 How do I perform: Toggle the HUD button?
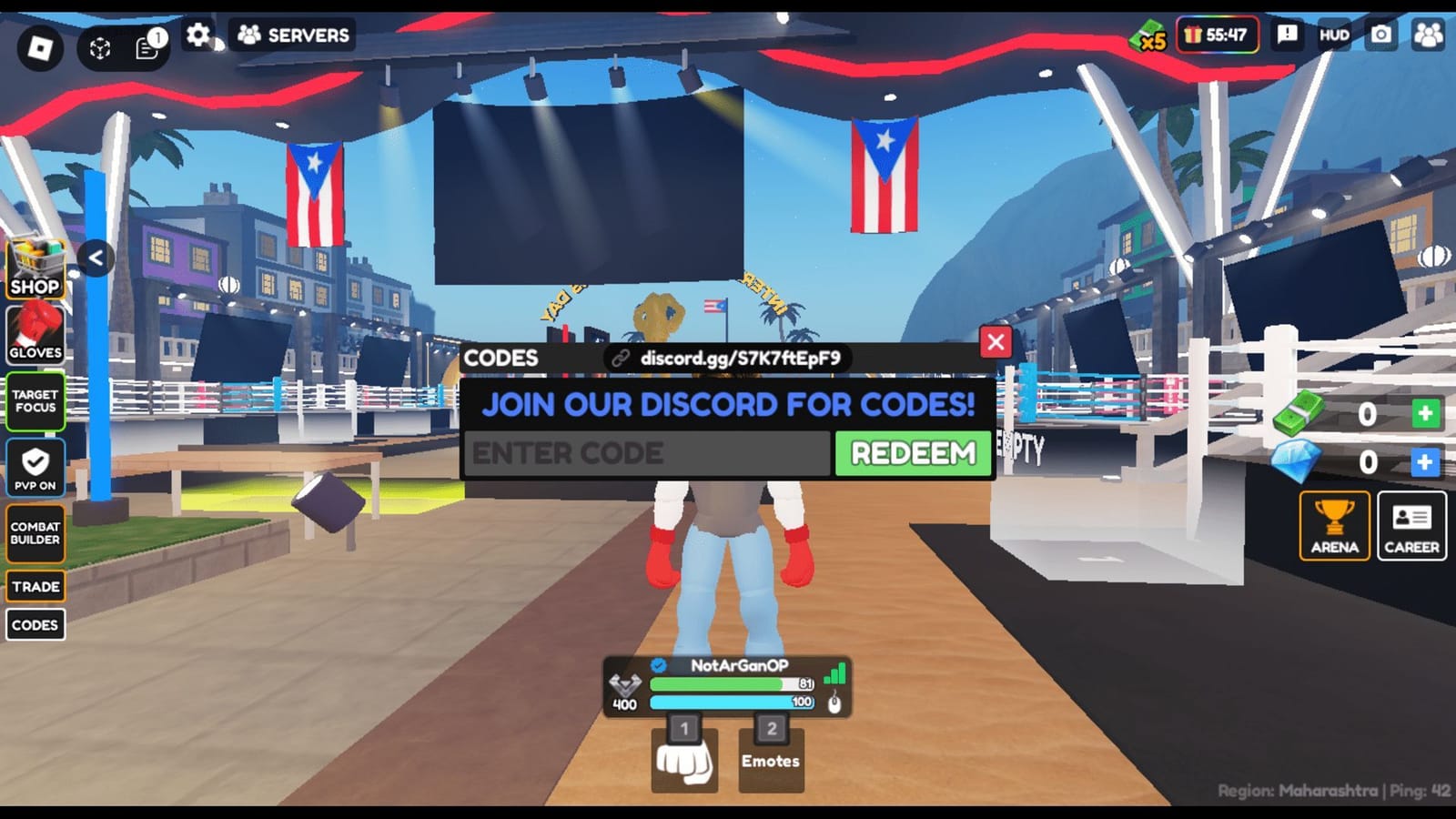[x=1333, y=36]
